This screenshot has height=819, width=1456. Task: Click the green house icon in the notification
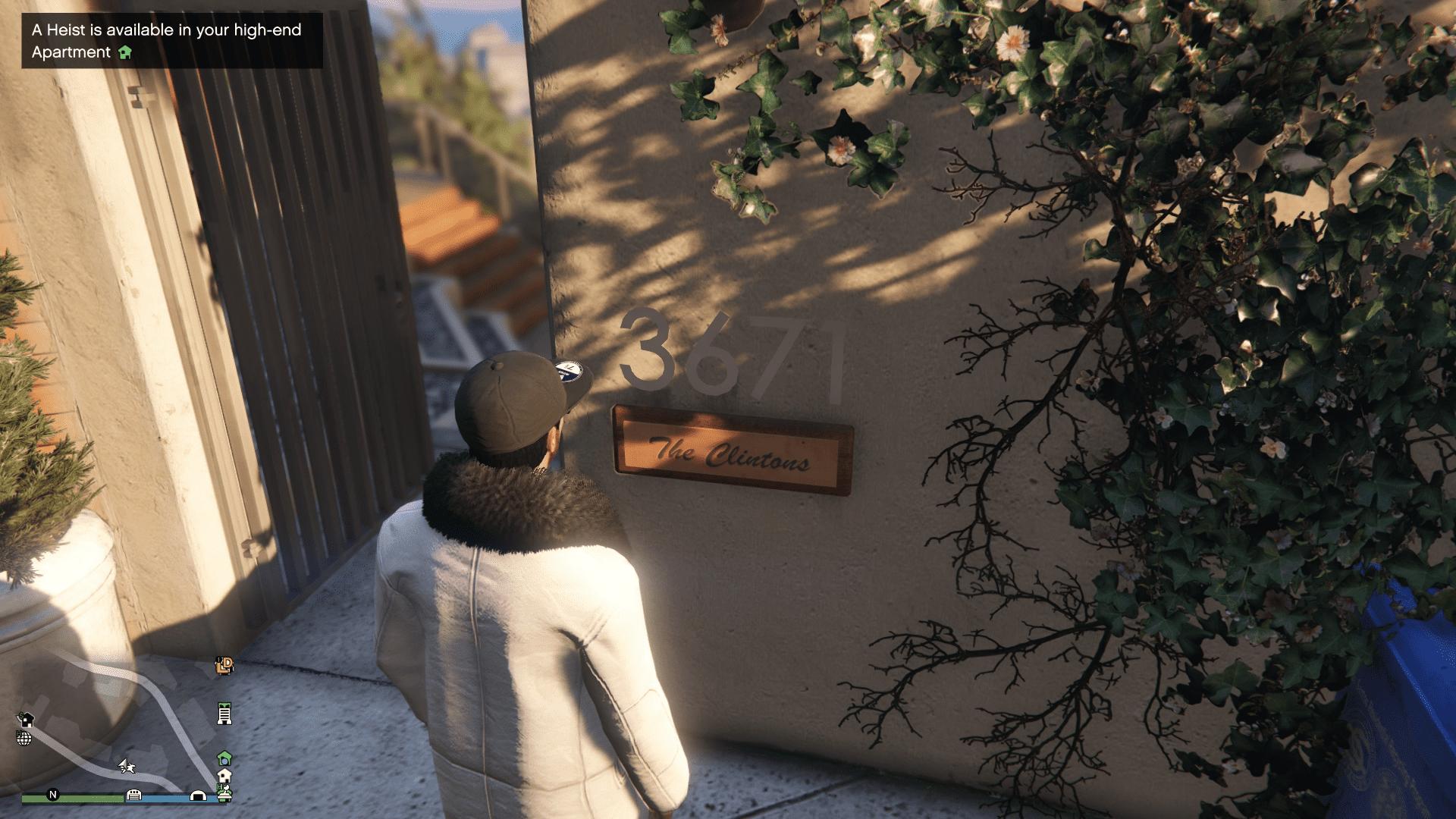pos(126,53)
